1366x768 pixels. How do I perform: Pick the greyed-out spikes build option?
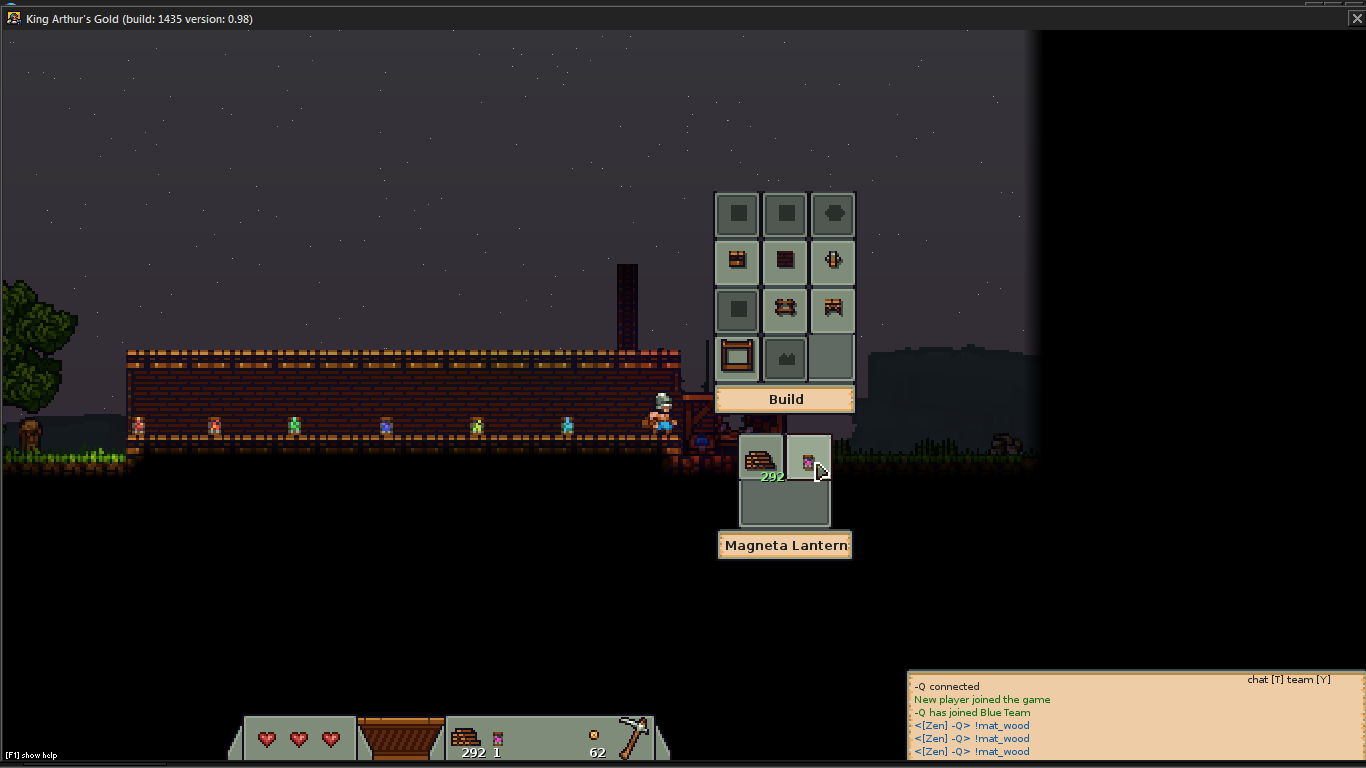[x=785, y=358]
